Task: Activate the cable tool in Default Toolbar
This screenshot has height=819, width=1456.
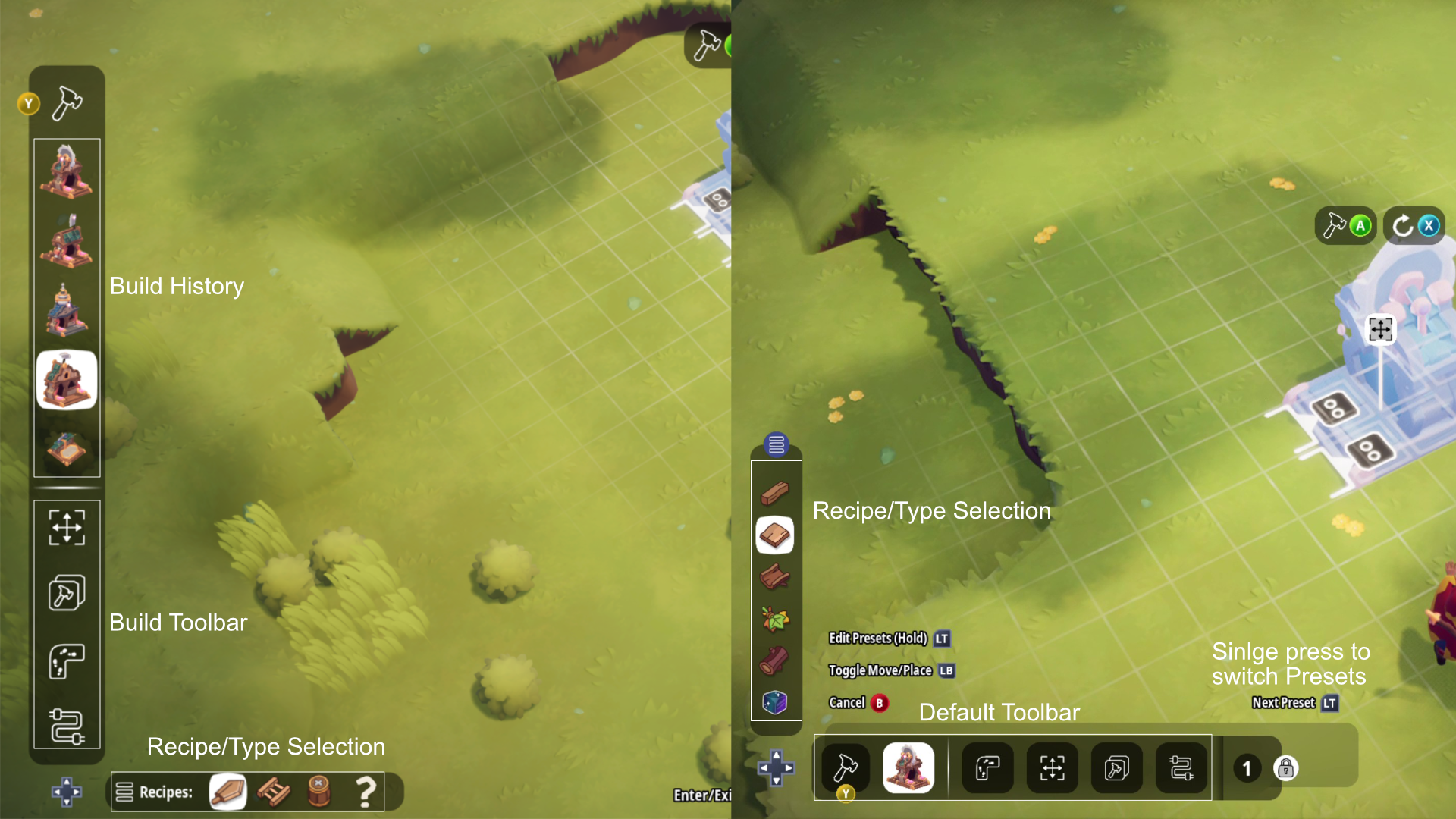Action: coord(1181,768)
